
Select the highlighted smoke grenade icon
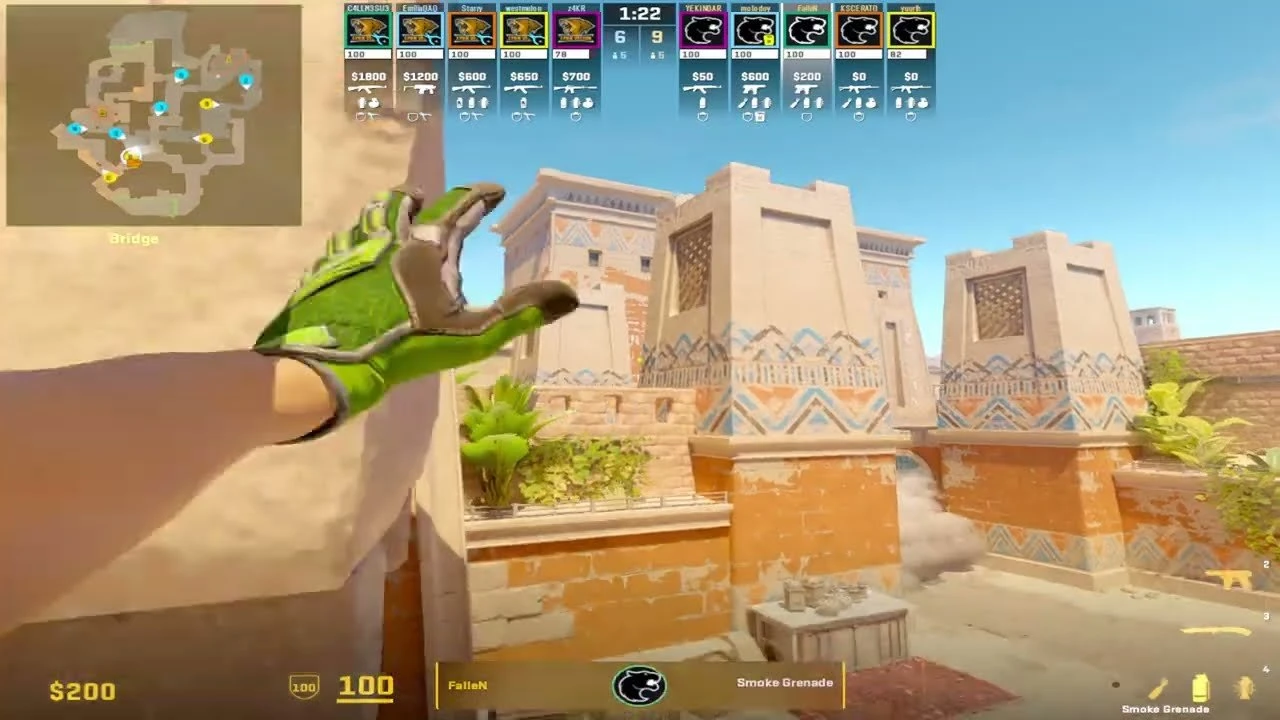pyautogui.click(x=1200, y=689)
